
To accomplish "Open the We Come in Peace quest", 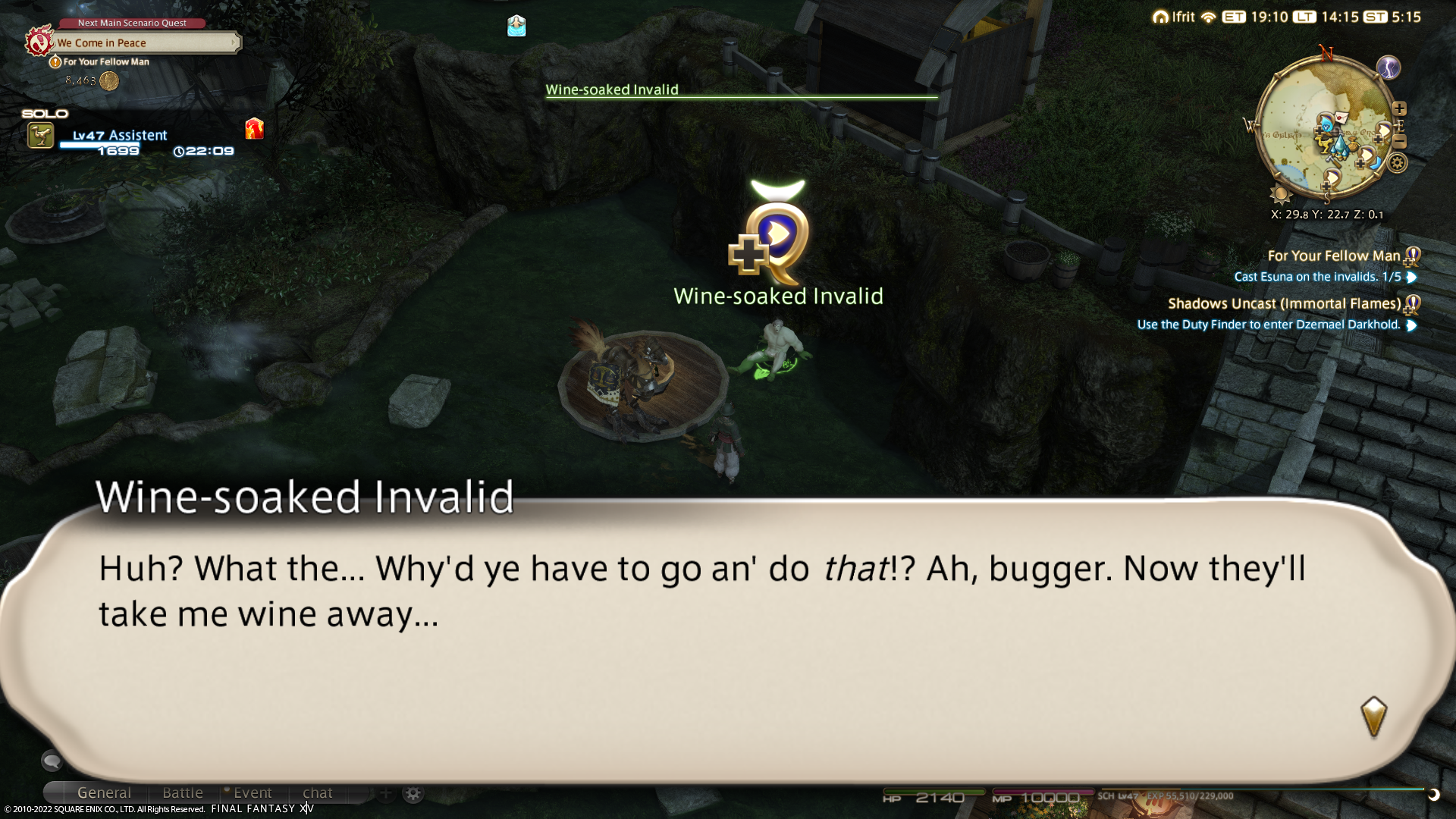I will (144, 43).
